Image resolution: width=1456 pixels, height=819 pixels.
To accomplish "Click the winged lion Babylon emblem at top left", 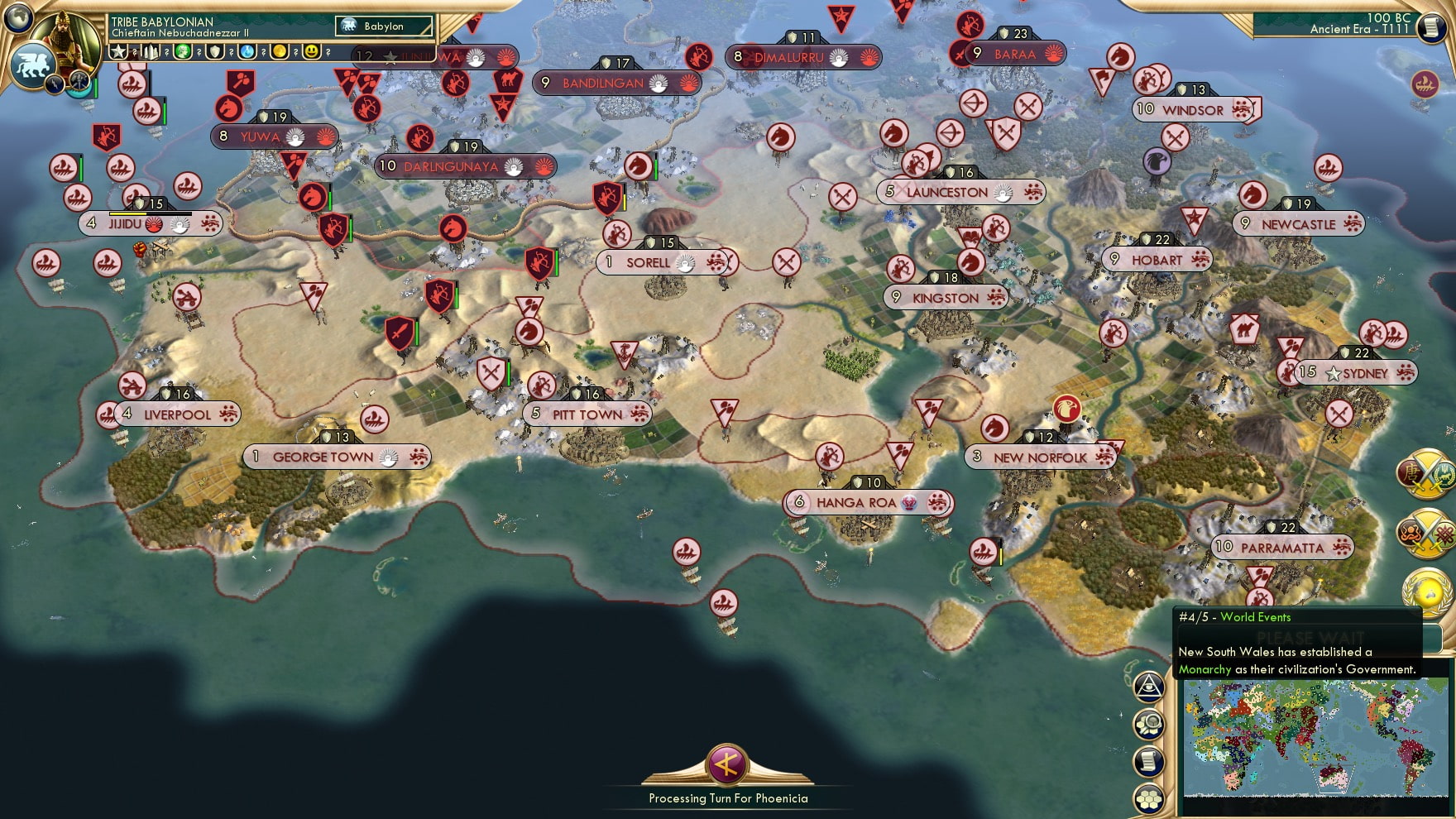I will coord(31,63).
